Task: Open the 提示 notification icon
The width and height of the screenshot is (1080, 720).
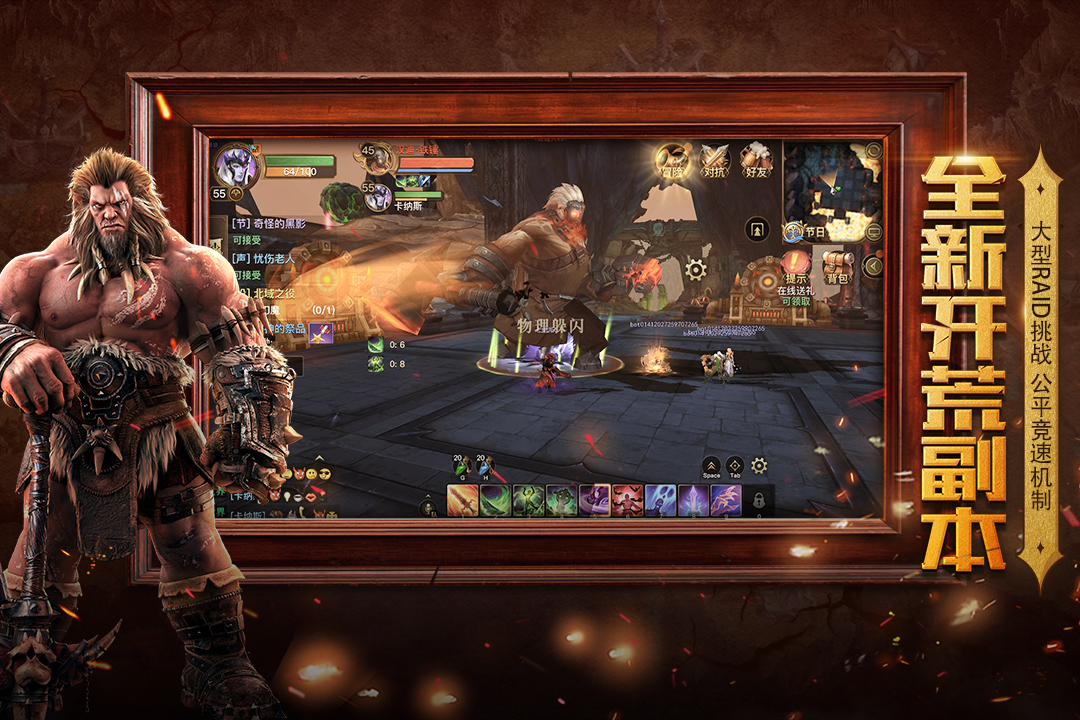Action: [796, 266]
